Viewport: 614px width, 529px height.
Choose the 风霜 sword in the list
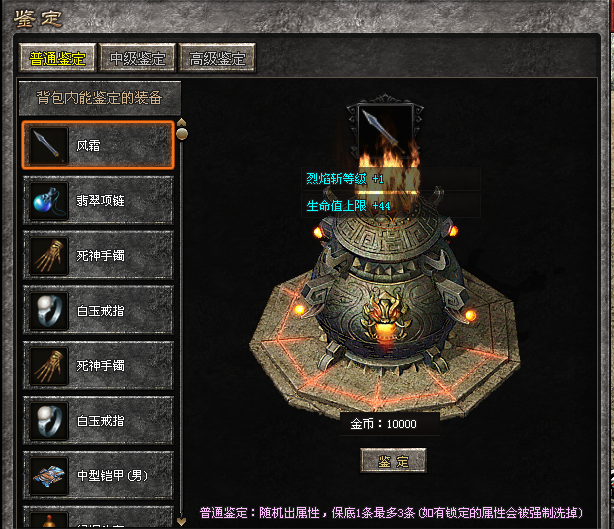tap(97, 146)
